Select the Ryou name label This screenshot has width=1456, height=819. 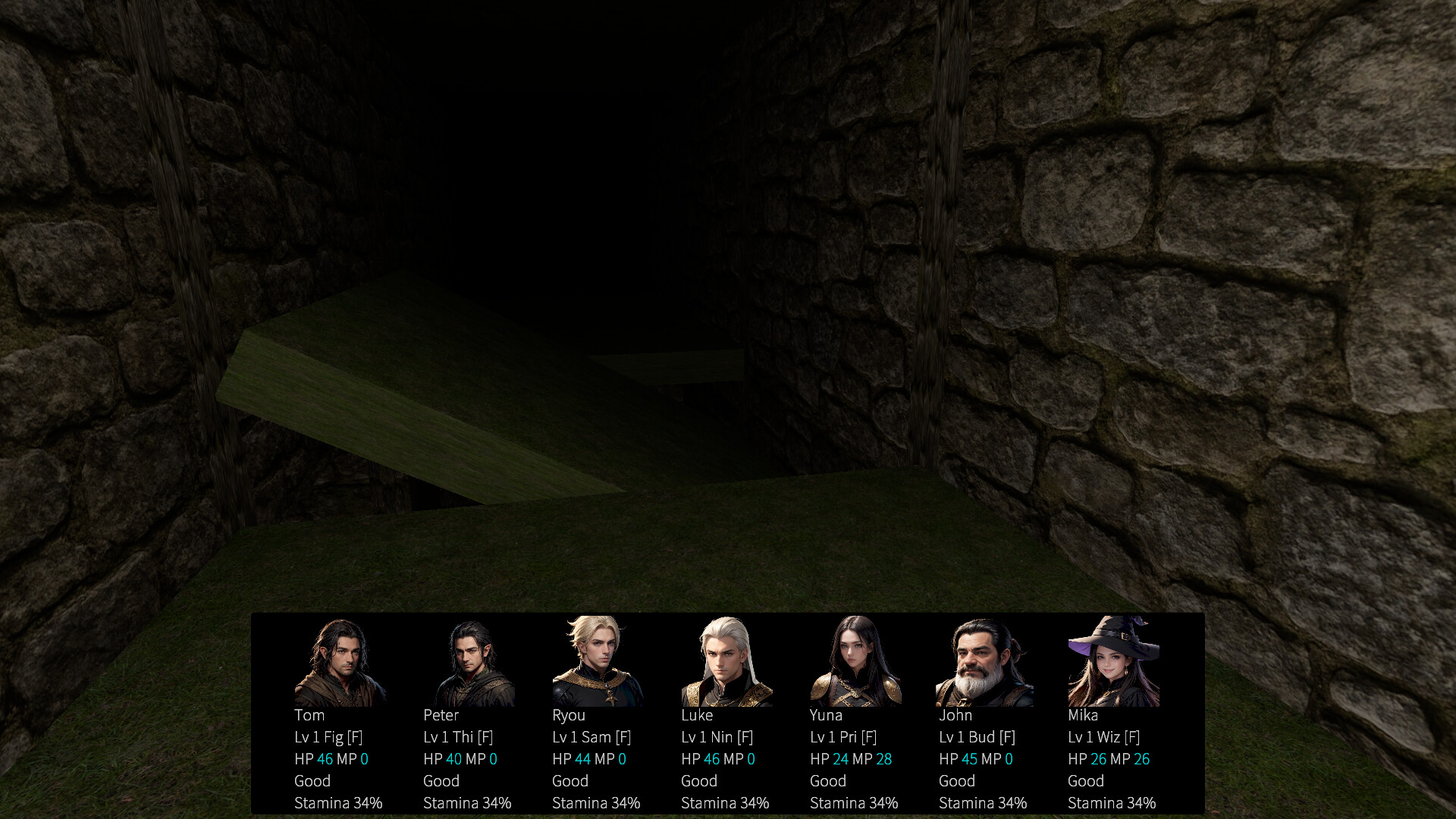(x=569, y=715)
